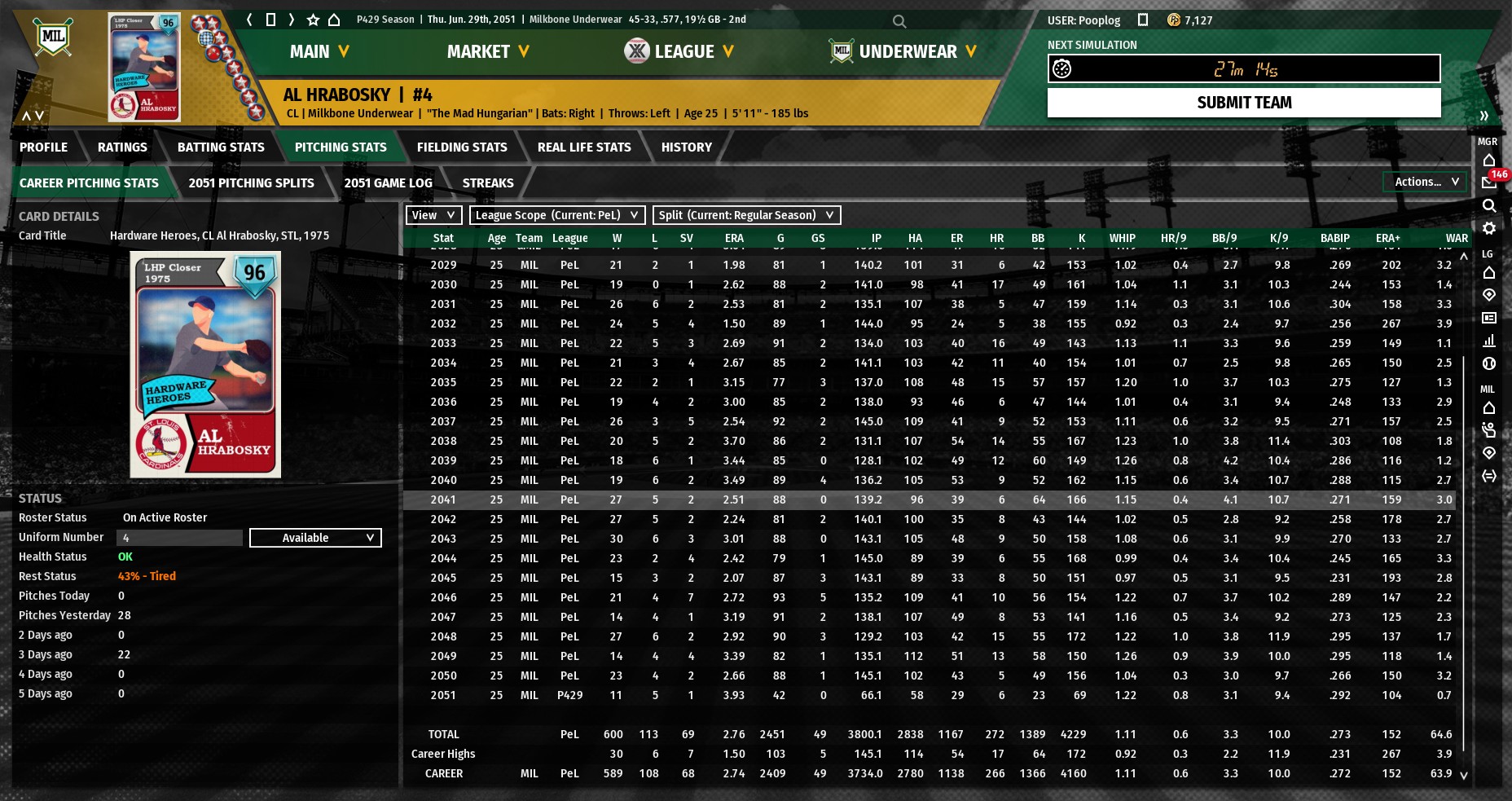This screenshot has height=801, width=1512.
Task: Open the HISTORY tab
Action: point(686,147)
